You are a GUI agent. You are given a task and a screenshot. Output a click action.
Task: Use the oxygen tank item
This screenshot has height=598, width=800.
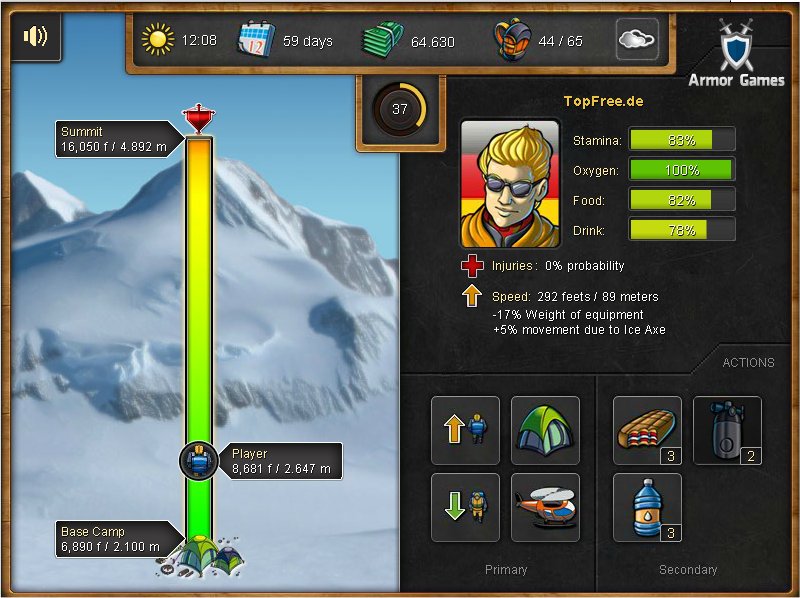coord(727,430)
